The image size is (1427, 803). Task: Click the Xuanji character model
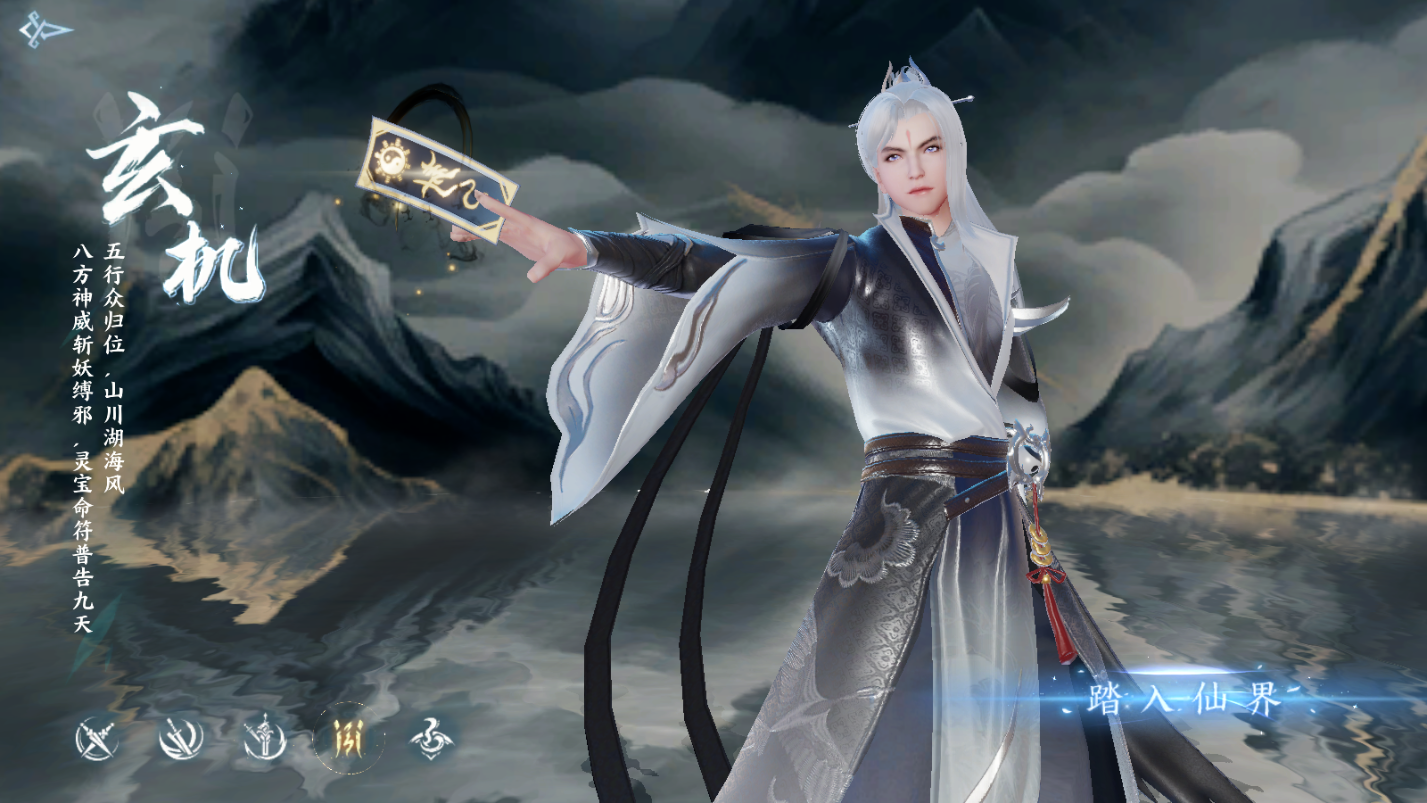point(900,400)
